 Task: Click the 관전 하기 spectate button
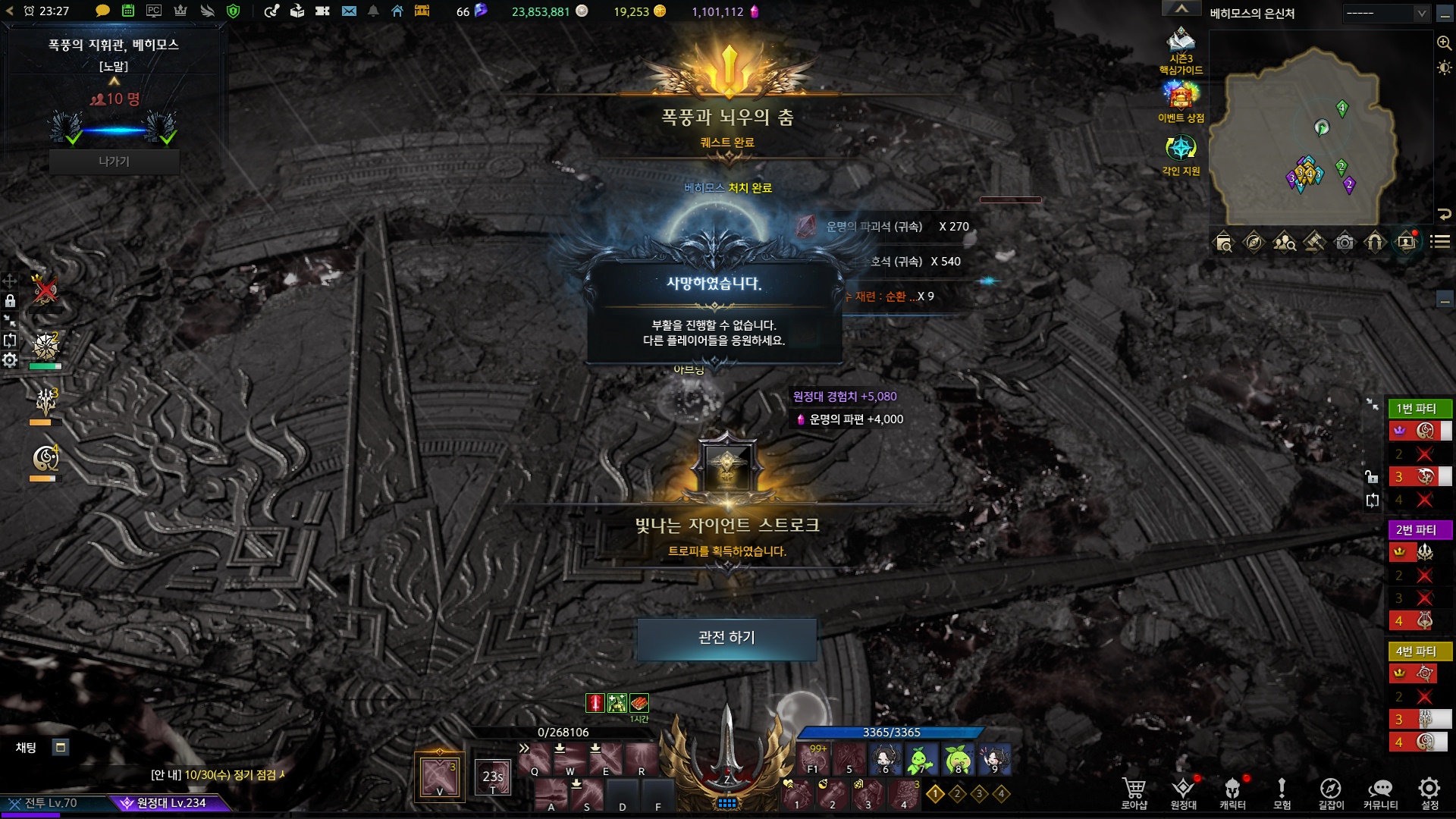[726, 638]
